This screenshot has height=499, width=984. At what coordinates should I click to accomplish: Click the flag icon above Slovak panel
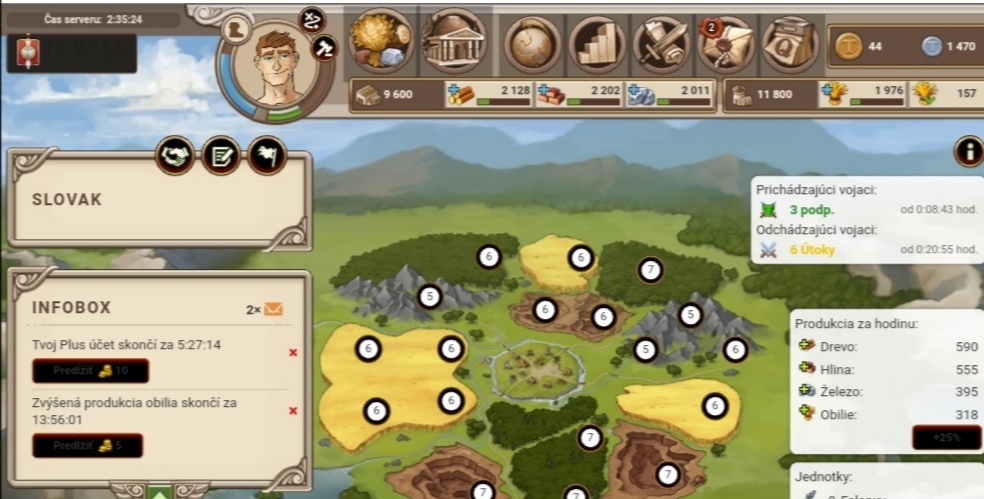tap(267, 155)
